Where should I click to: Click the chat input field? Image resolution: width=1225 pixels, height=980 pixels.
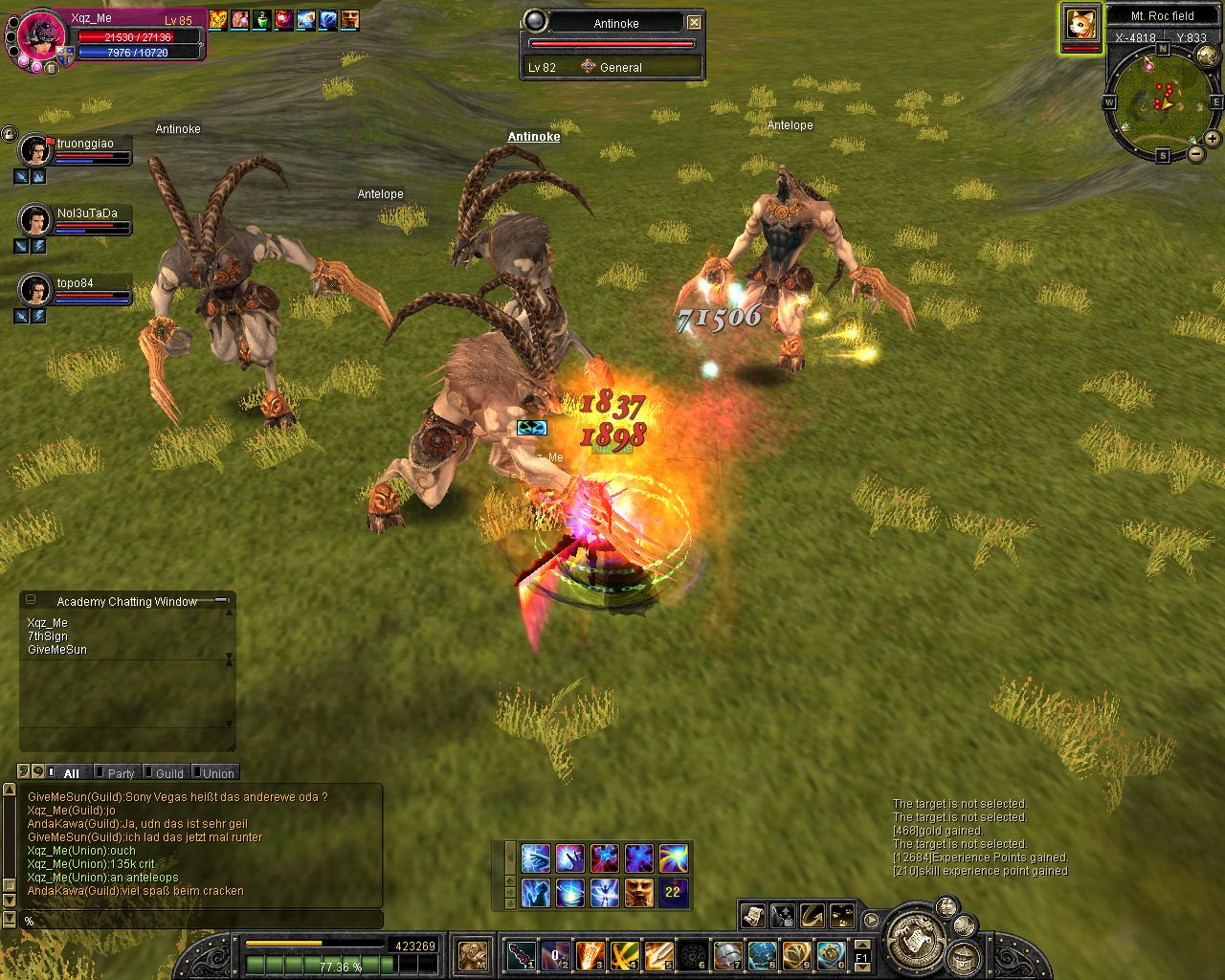tap(201, 921)
